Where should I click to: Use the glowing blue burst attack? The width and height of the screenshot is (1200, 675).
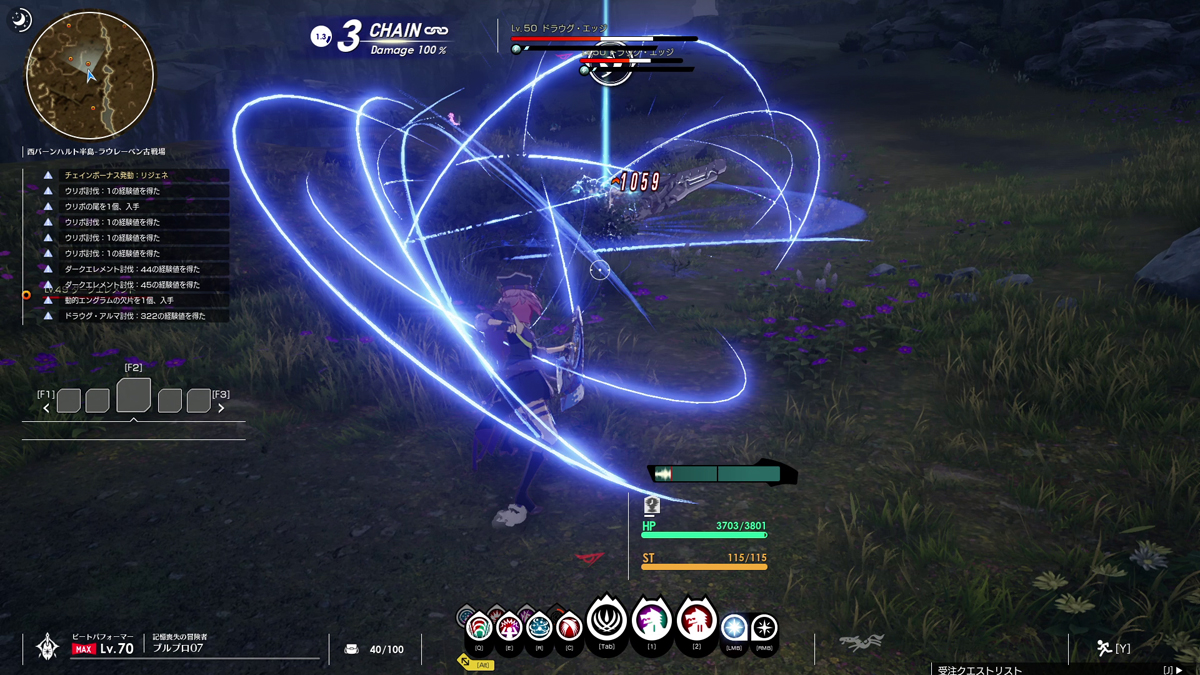click(734, 628)
